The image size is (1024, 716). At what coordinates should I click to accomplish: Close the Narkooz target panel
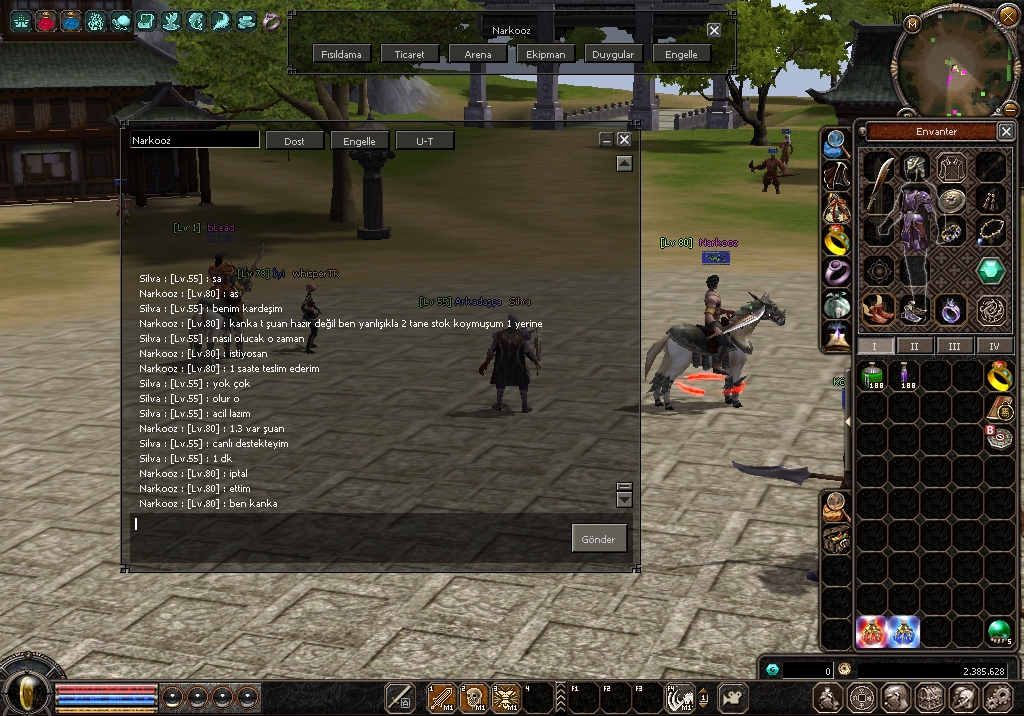pos(714,30)
